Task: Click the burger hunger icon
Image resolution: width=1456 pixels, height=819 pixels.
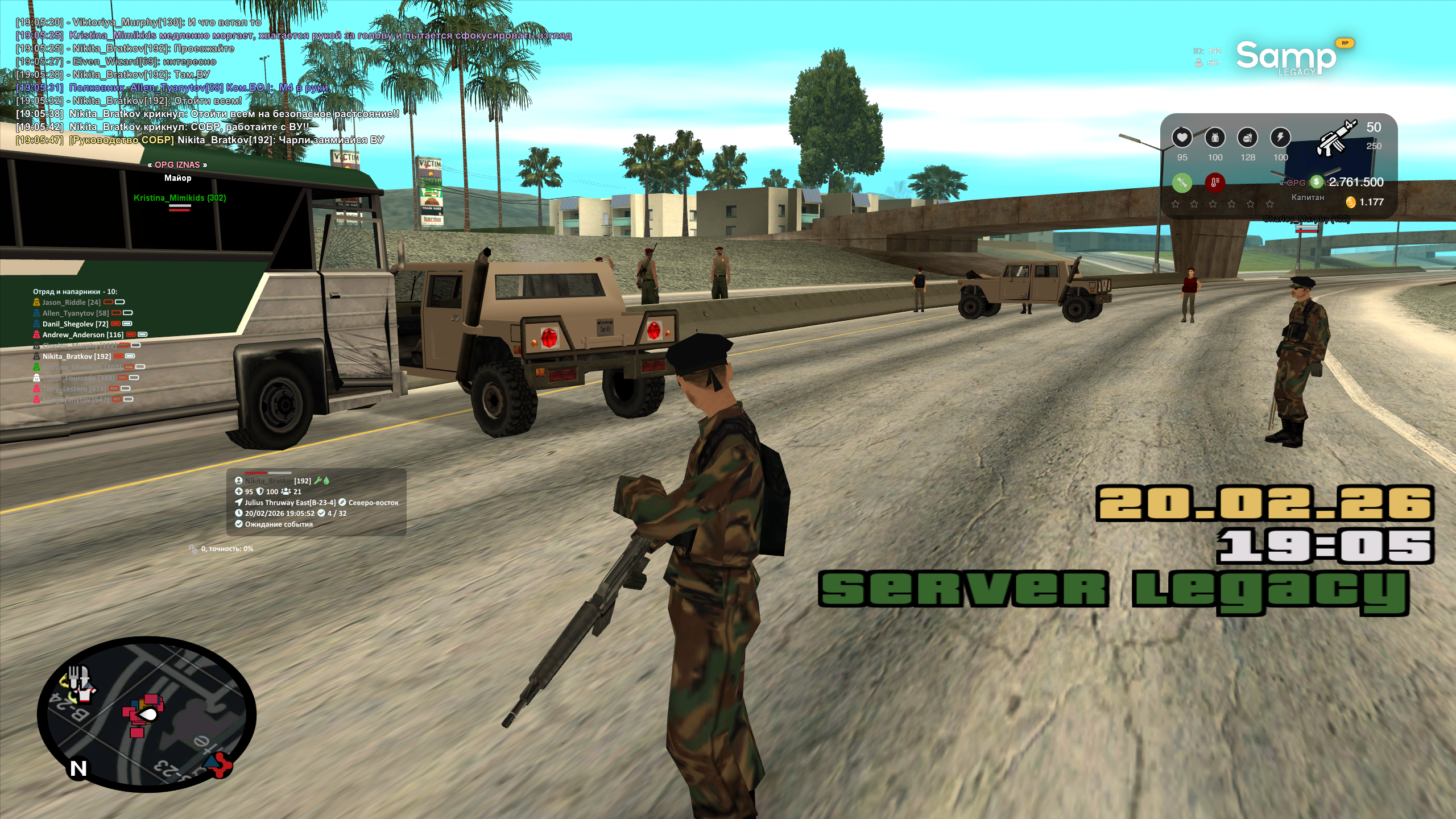Action: pos(1247,138)
